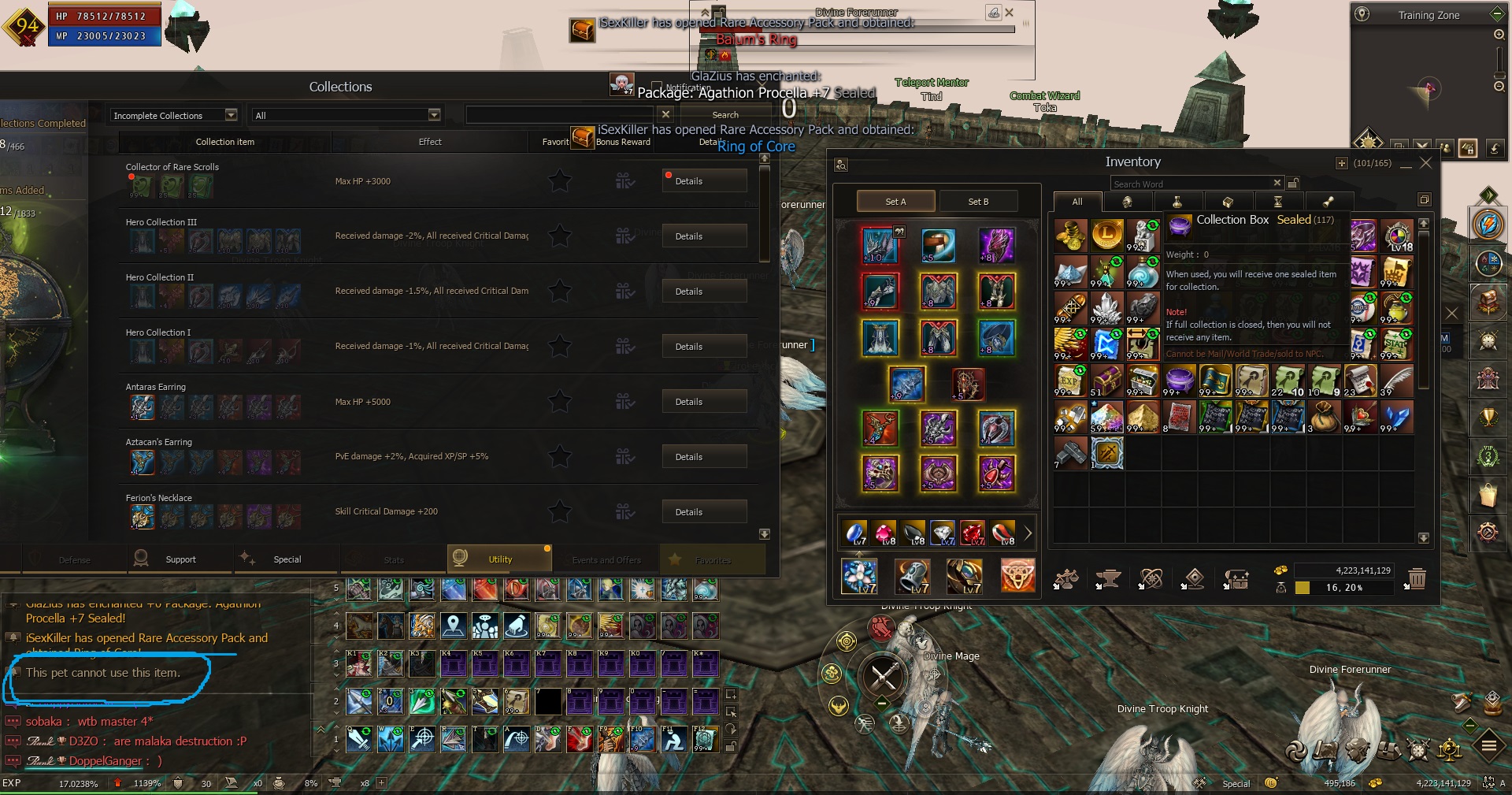Switch to the Support collections tab
Screen dimensions: 1512x795
tap(180, 559)
